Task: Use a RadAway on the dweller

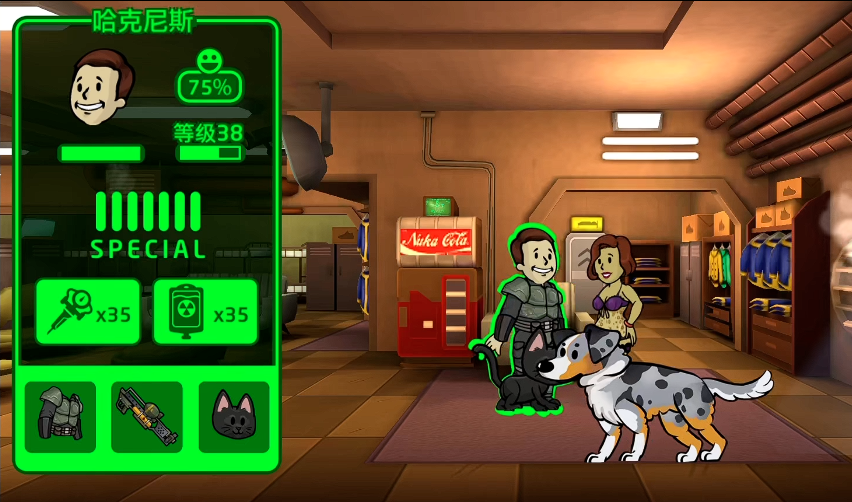Action: (206, 312)
